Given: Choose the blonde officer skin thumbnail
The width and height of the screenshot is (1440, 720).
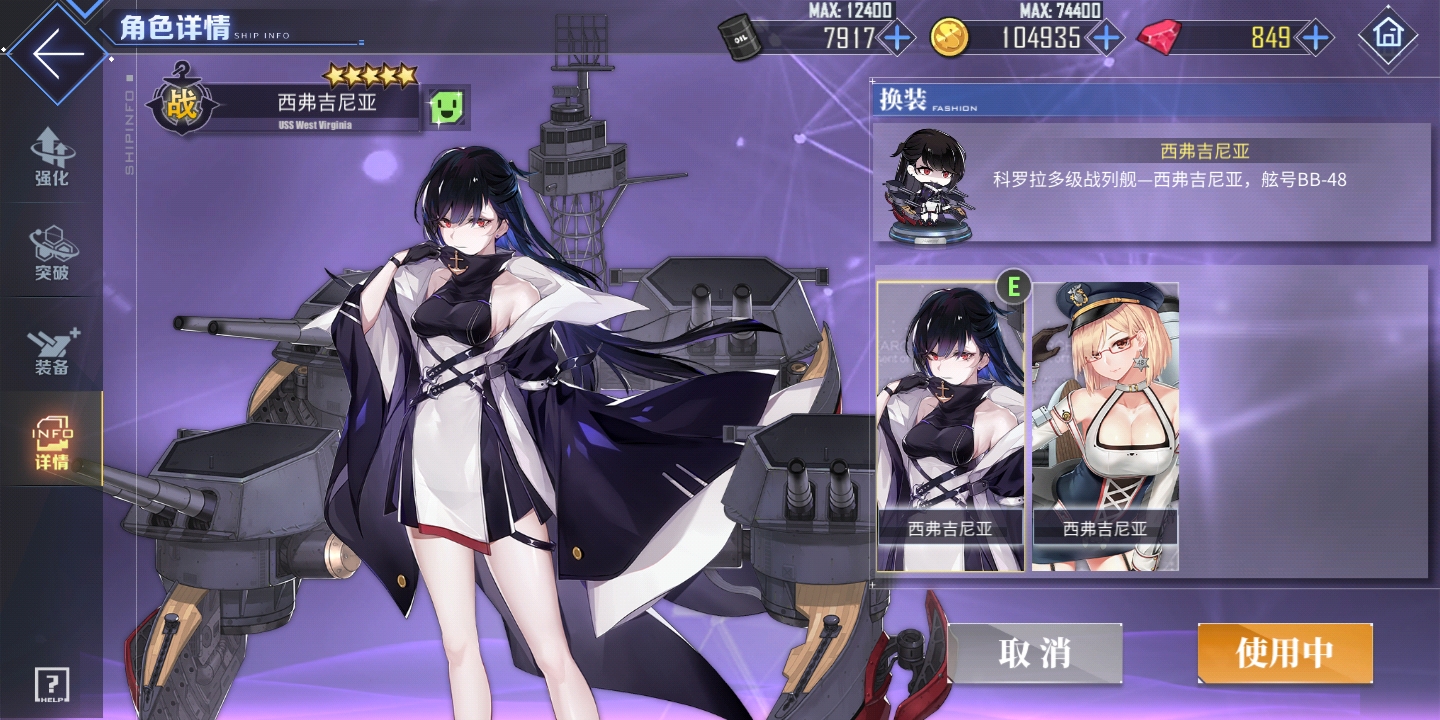Looking at the screenshot, I should pyautogui.click(x=1105, y=427).
